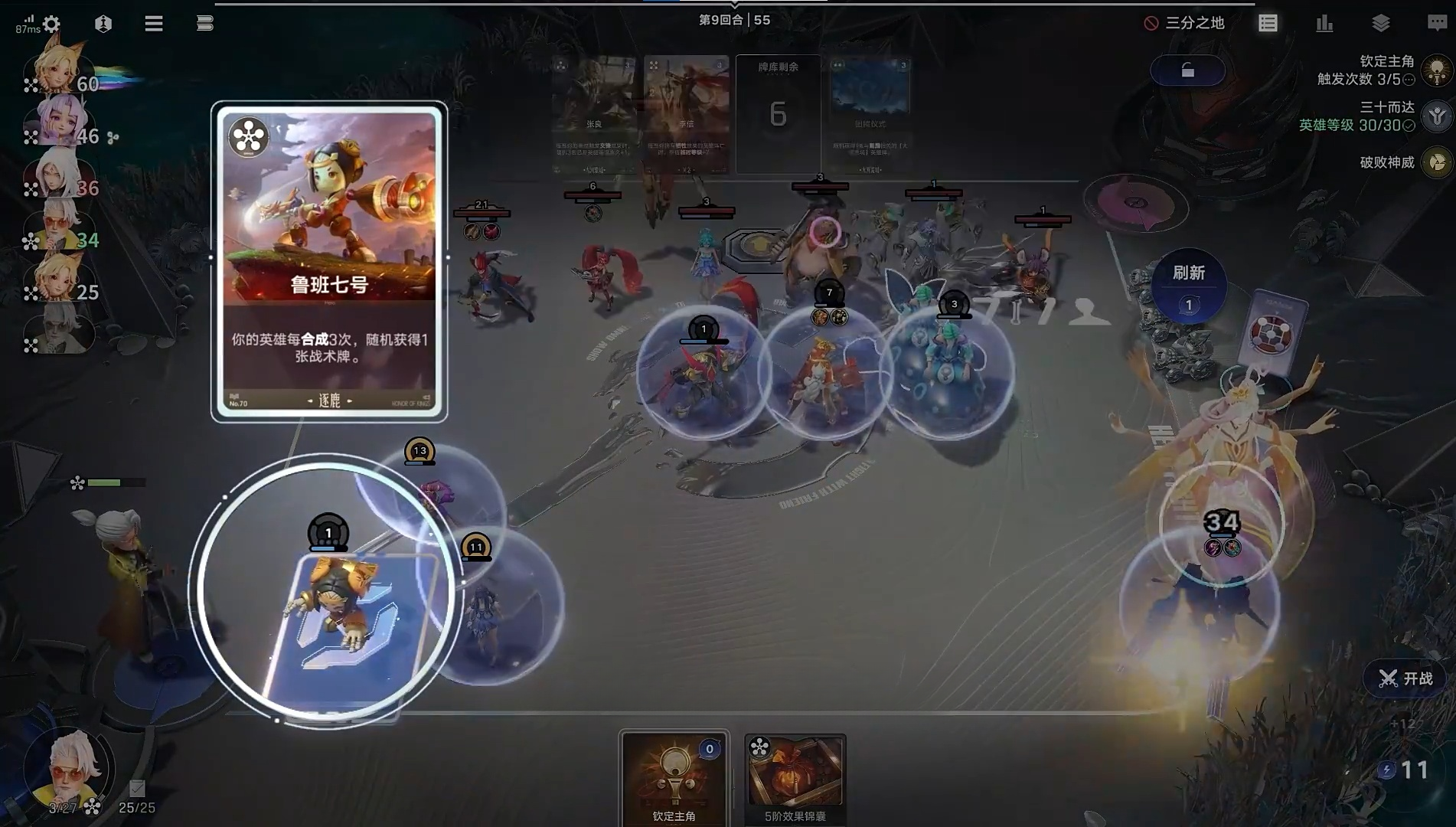Open the chat speech bubble icon
The width and height of the screenshot is (1456, 827).
tap(1437, 24)
